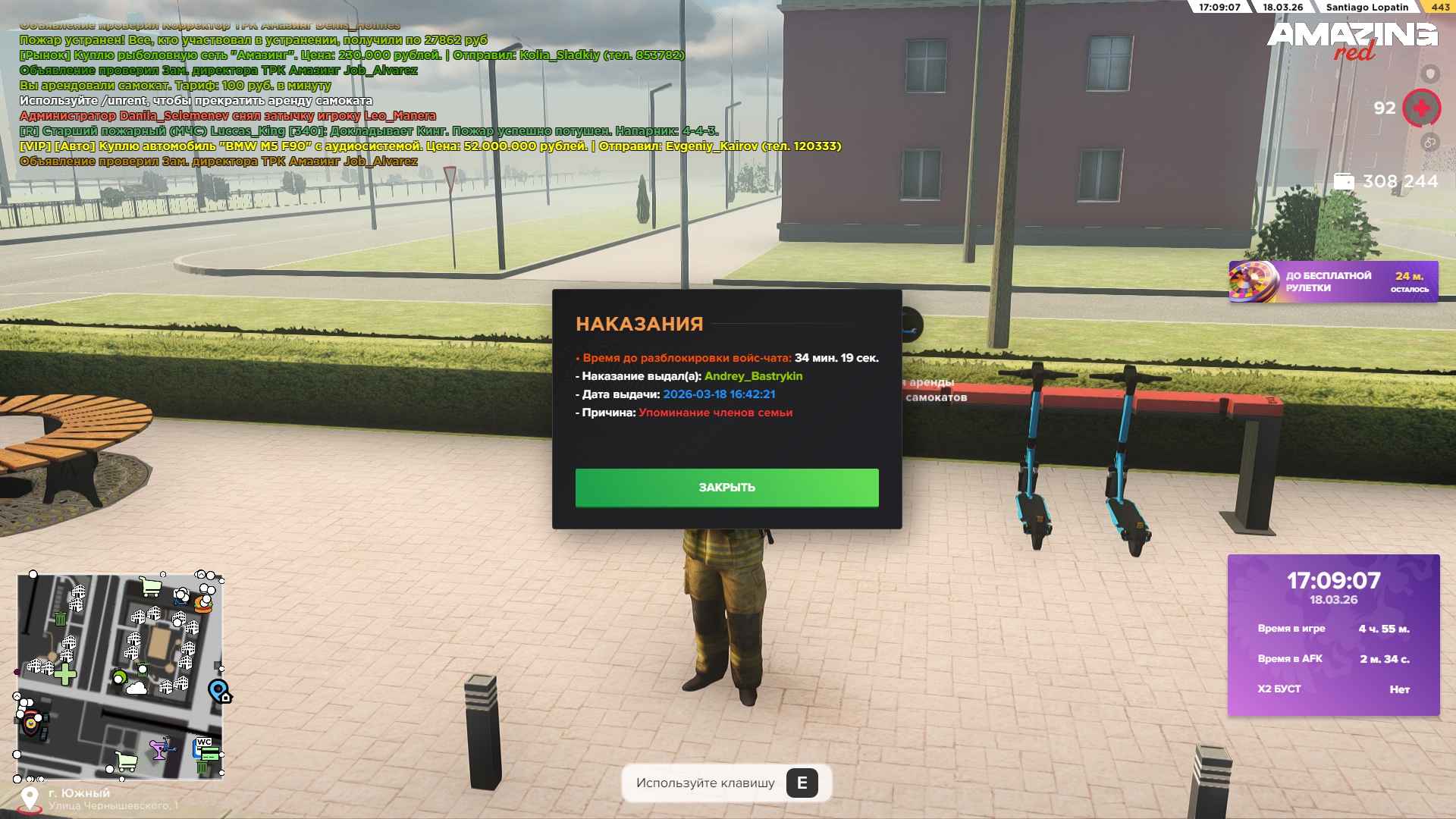The width and height of the screenshot is (1456, 819).
Task: Click the shopping cart marker at minimap top
Action: [x=150, y=586]
